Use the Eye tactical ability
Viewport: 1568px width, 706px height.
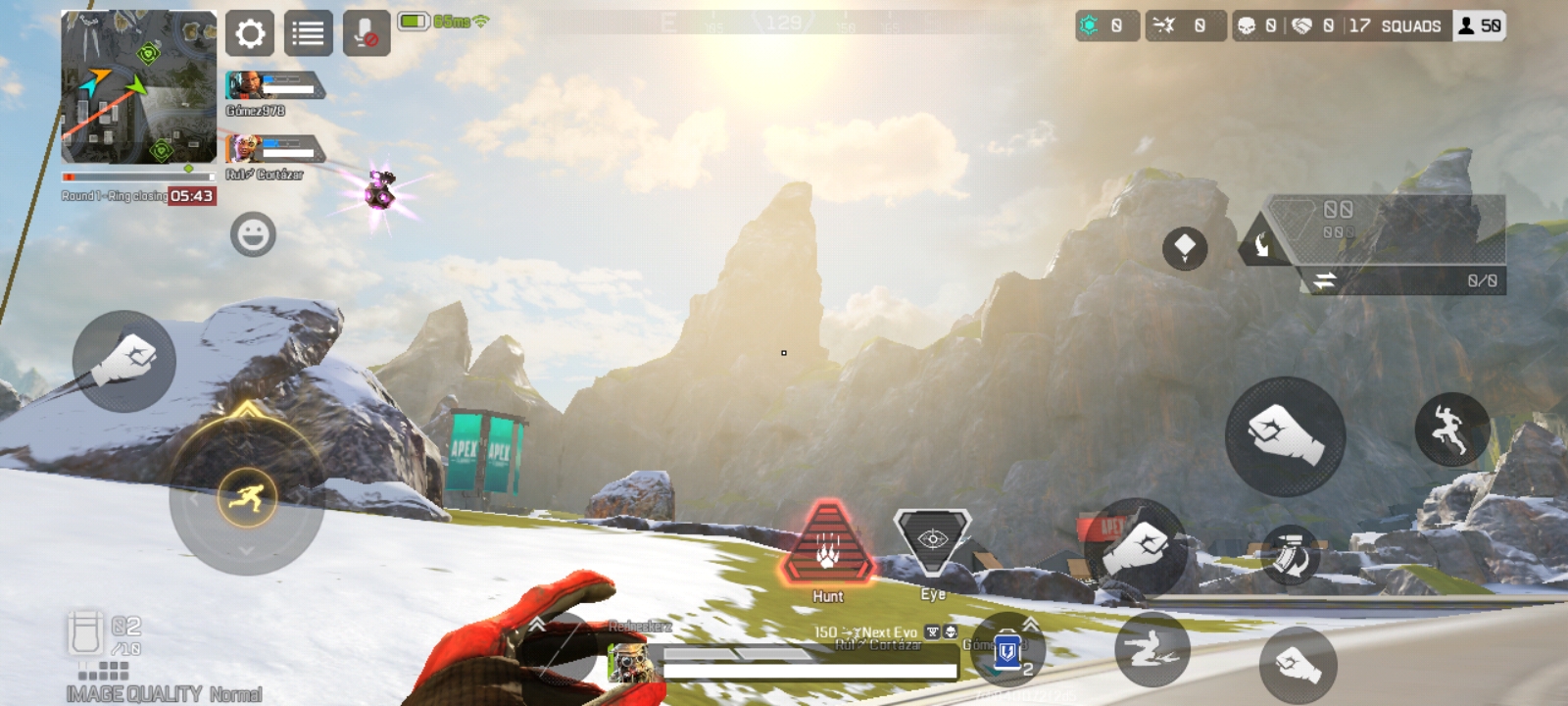pos(932,540)
